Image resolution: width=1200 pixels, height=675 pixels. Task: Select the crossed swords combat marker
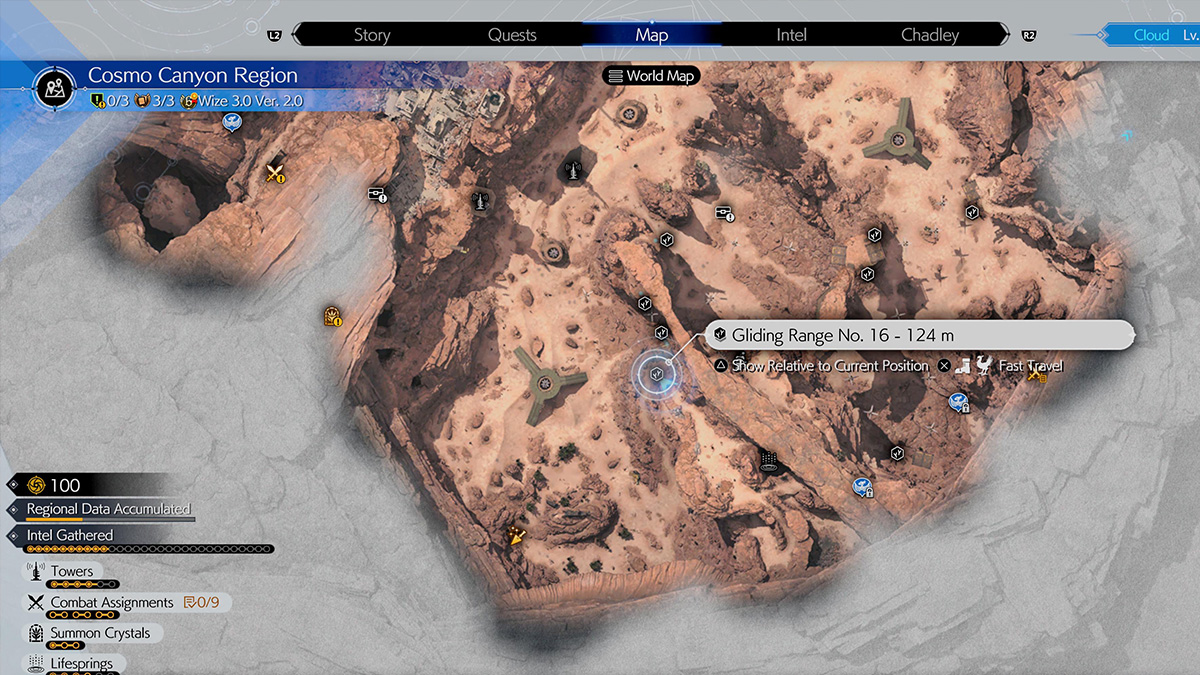(x=275, y=173)
